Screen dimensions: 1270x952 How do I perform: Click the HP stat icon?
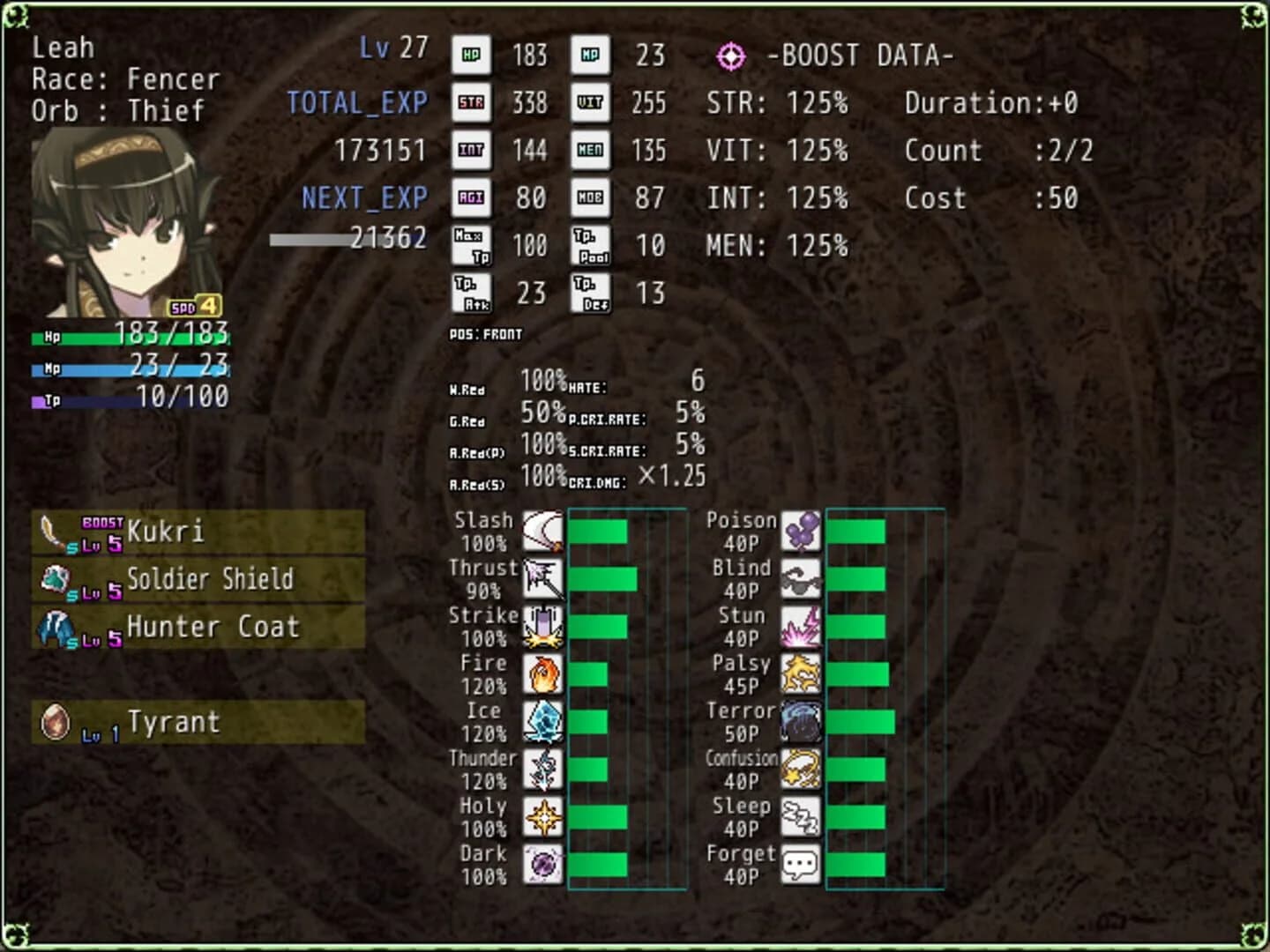472,55
